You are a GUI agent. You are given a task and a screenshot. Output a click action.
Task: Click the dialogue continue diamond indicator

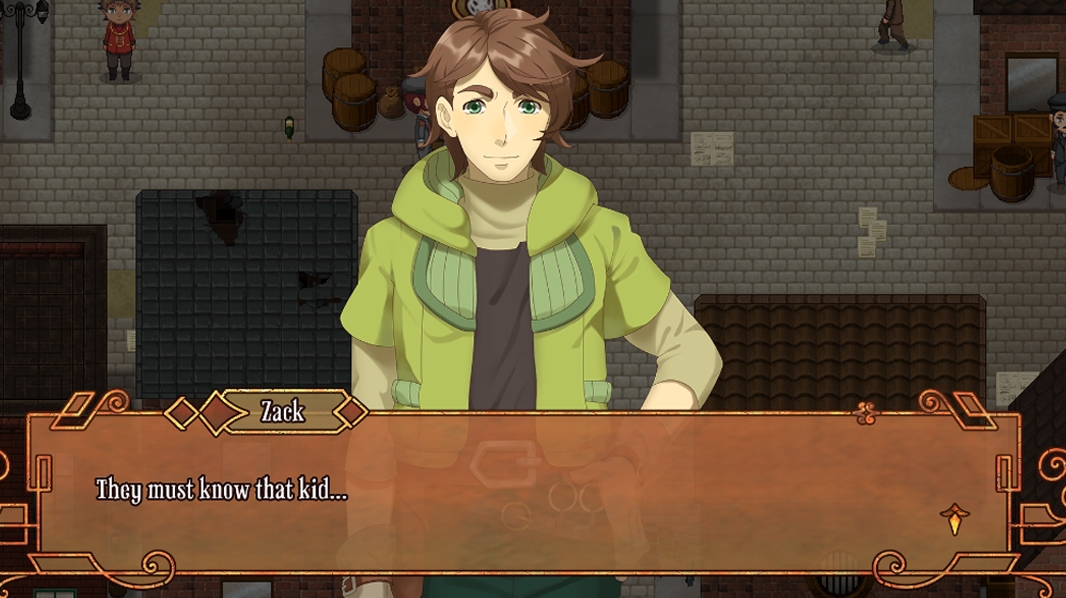click(x=955, y=520)
